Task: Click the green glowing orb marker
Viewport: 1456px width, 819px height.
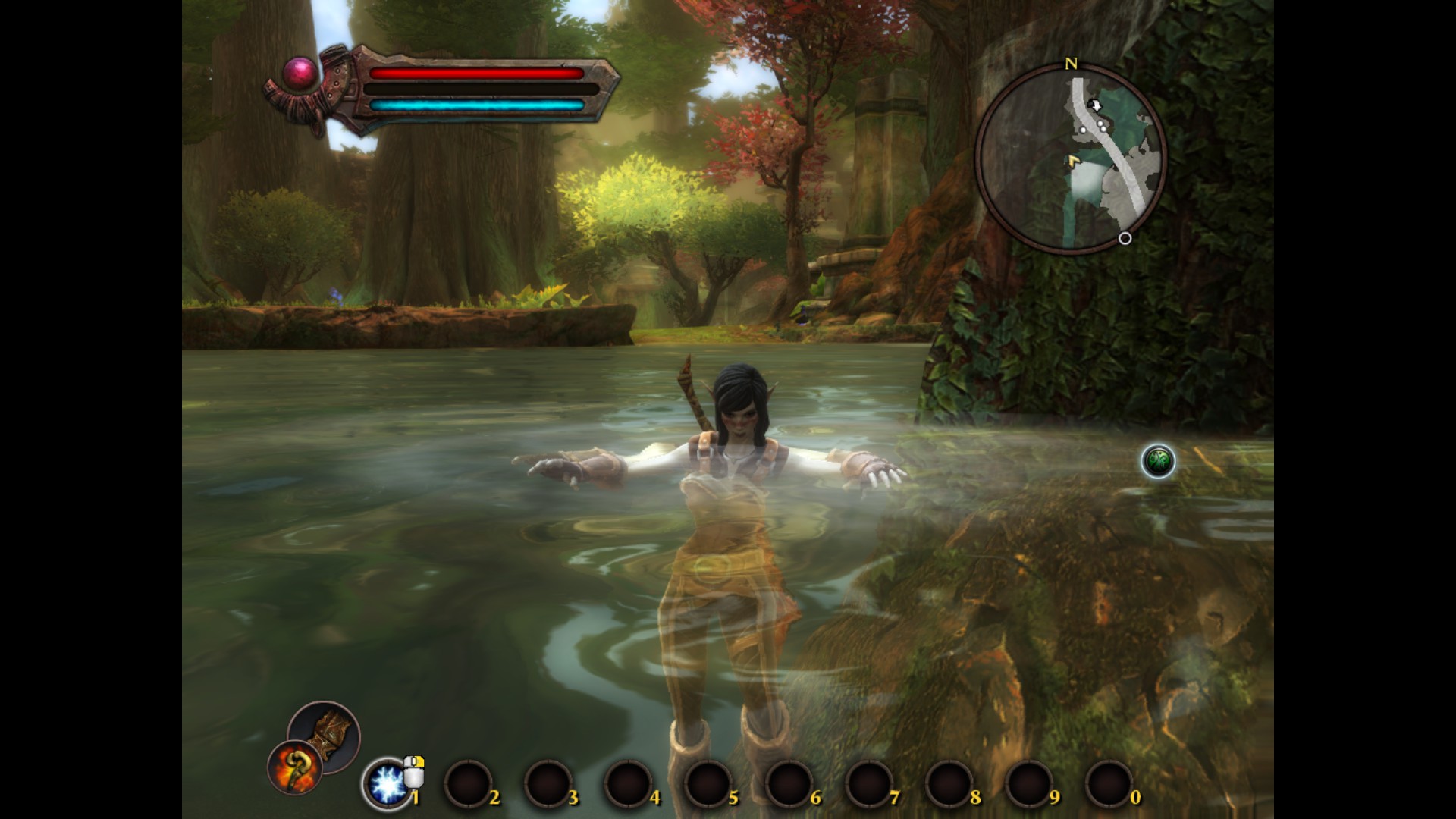Action: tap(1158, 461)
